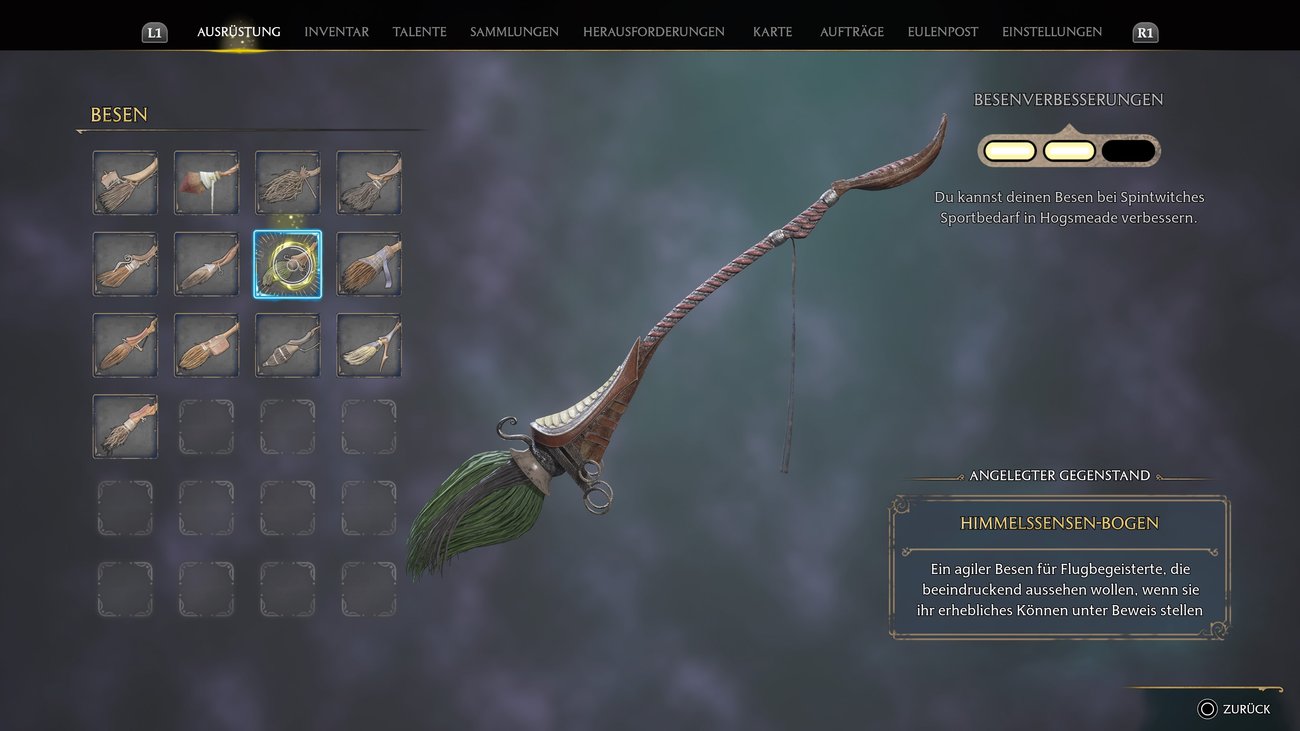Switch to the Talente tab

click(x=419, y=32)
